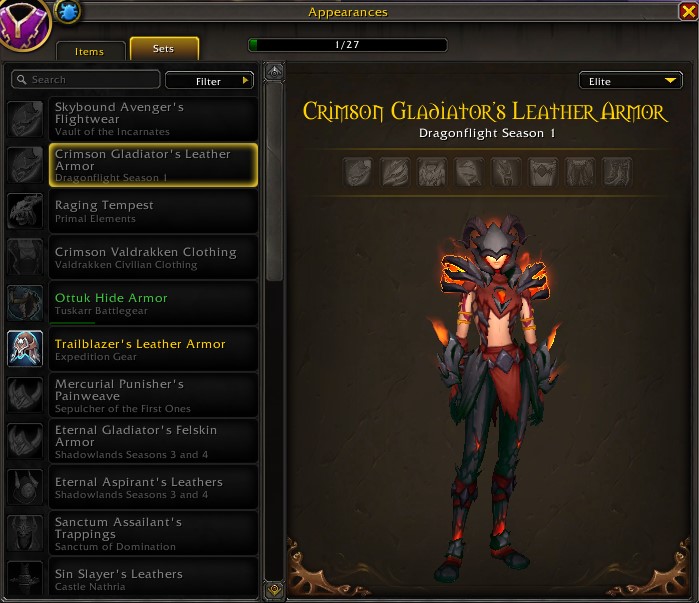Click the scroll up arrow of the set list
Viewport: 699px width, 603px height.
(x=275, y=73)
